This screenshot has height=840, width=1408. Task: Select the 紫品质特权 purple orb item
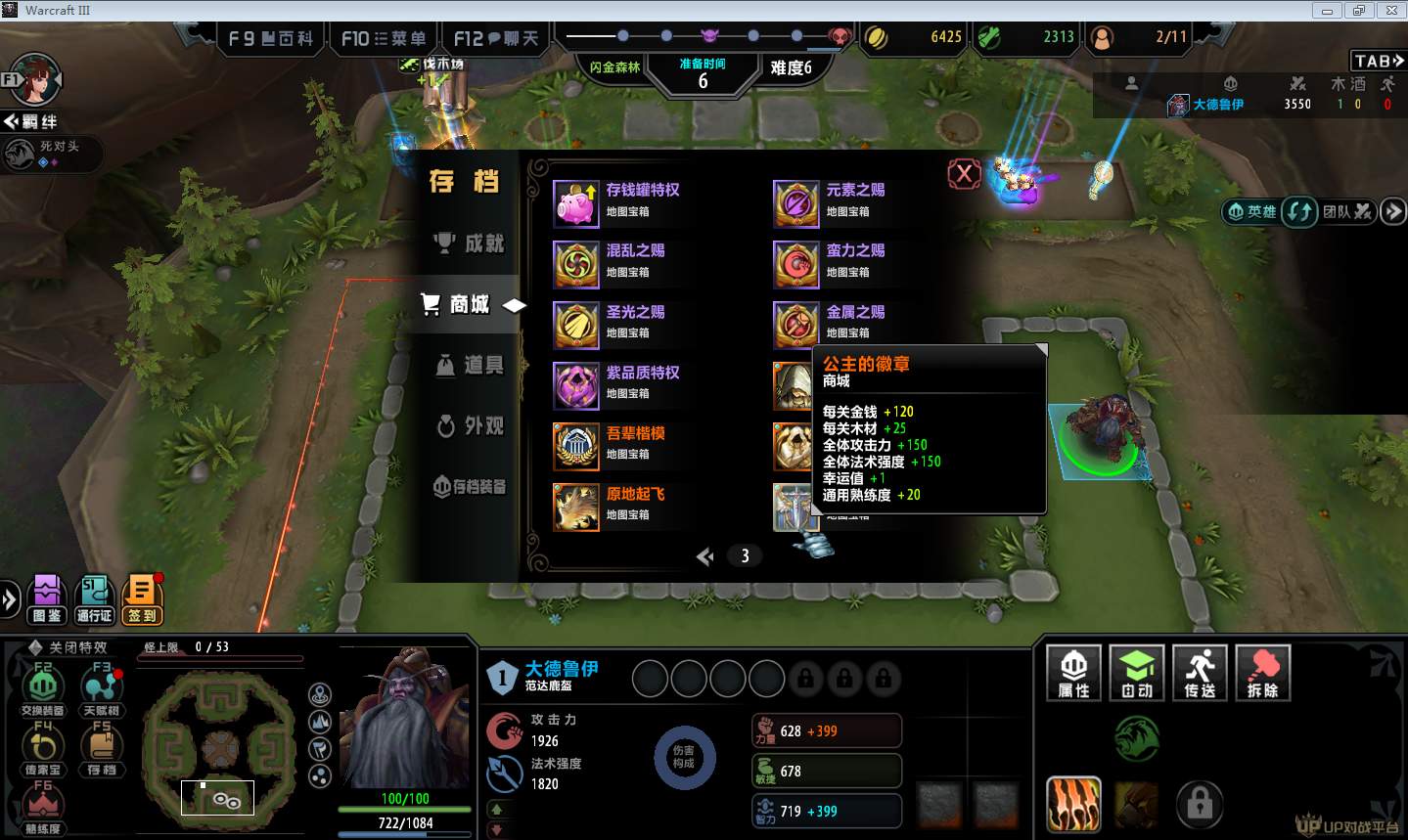(x=576, y=385)
